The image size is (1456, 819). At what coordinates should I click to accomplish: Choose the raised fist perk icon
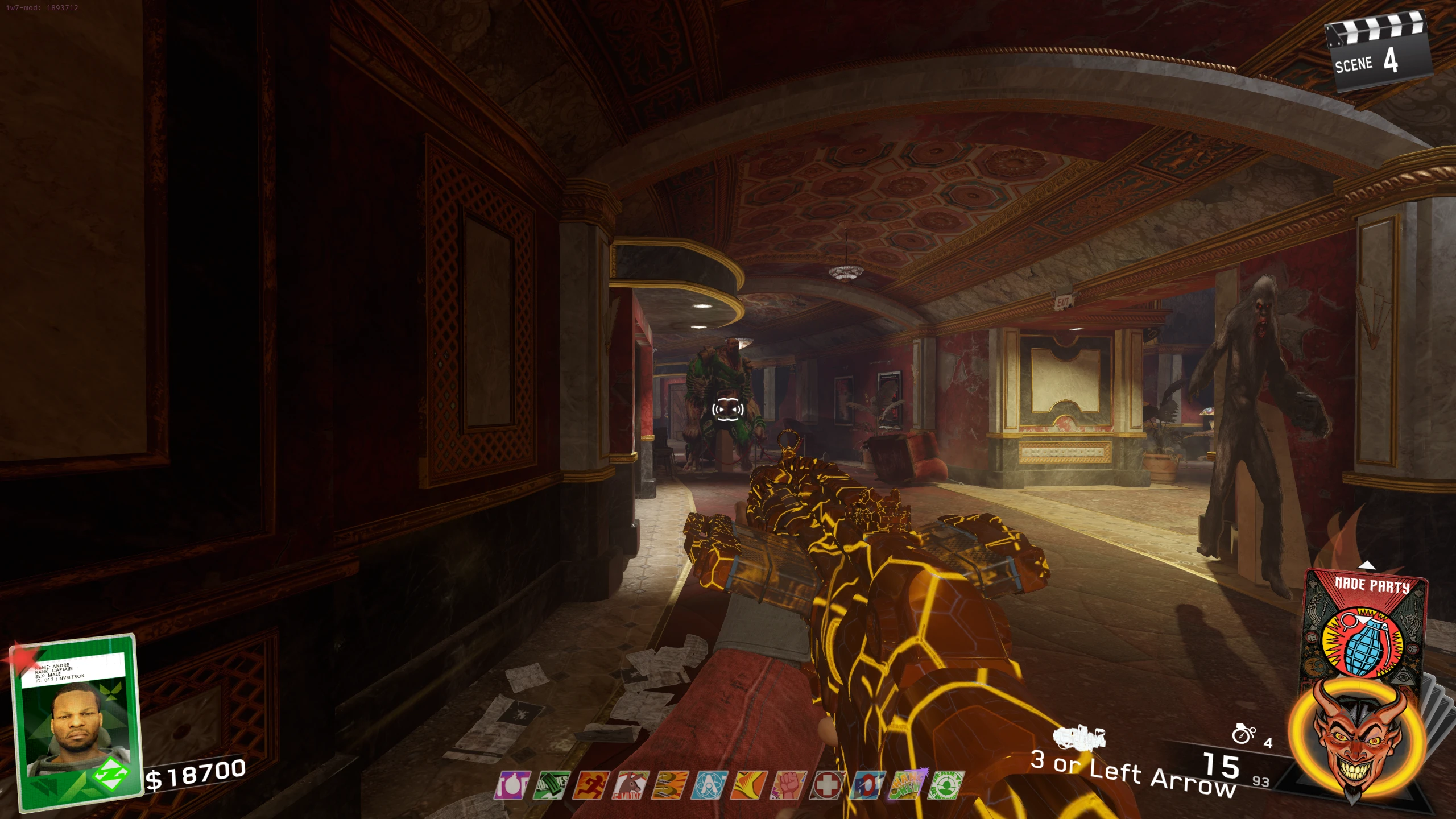click(788, 785)
